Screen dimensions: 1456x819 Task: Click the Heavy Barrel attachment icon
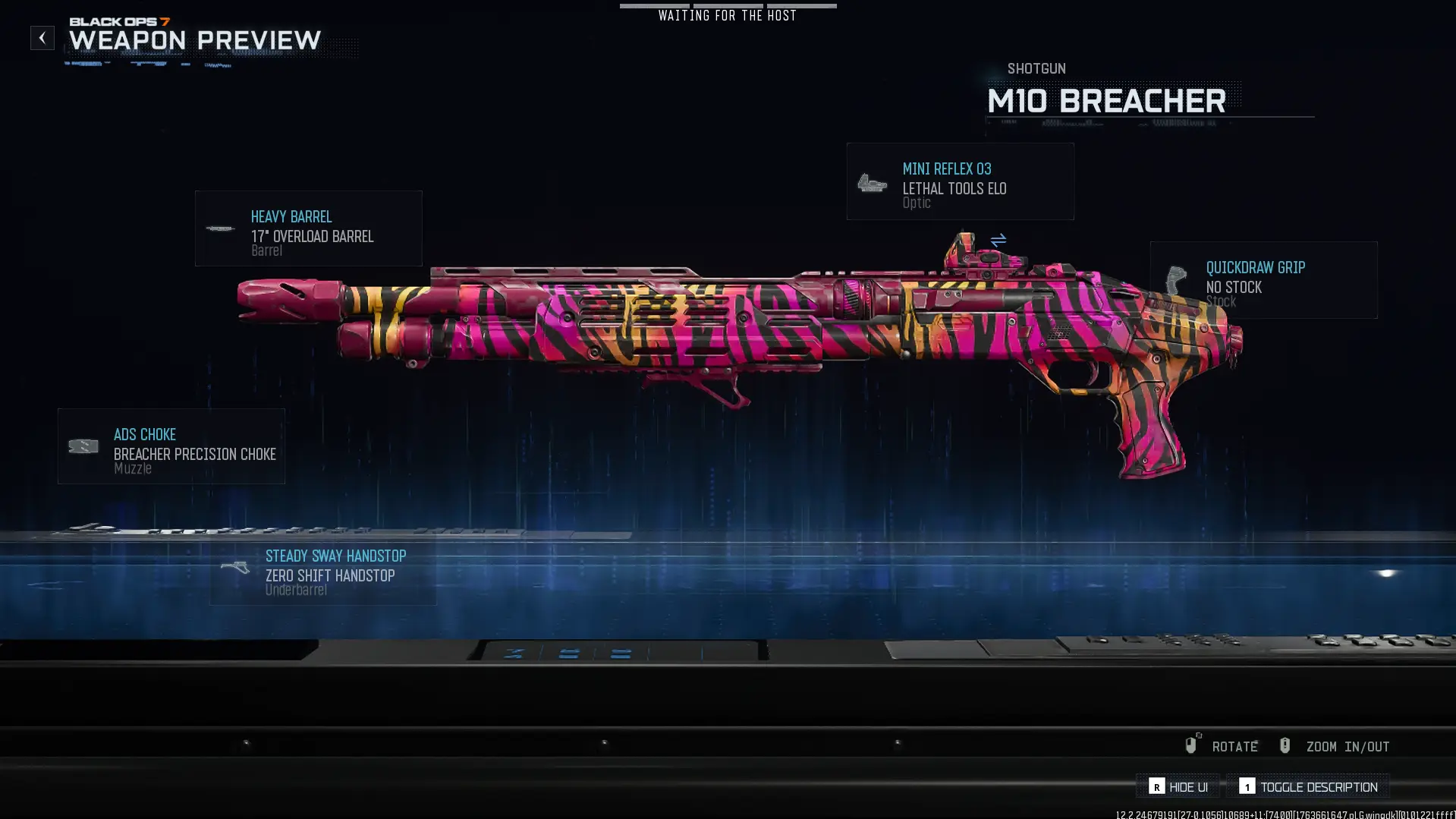(x=221, y=228)
